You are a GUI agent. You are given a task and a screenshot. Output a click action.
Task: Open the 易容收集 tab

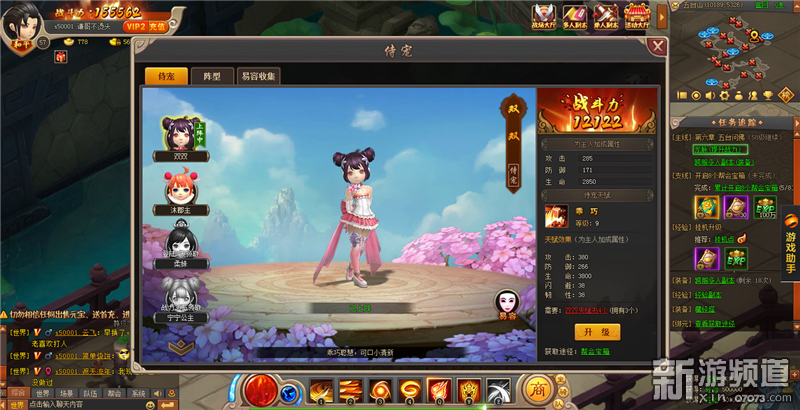click(x=258, y=76)
